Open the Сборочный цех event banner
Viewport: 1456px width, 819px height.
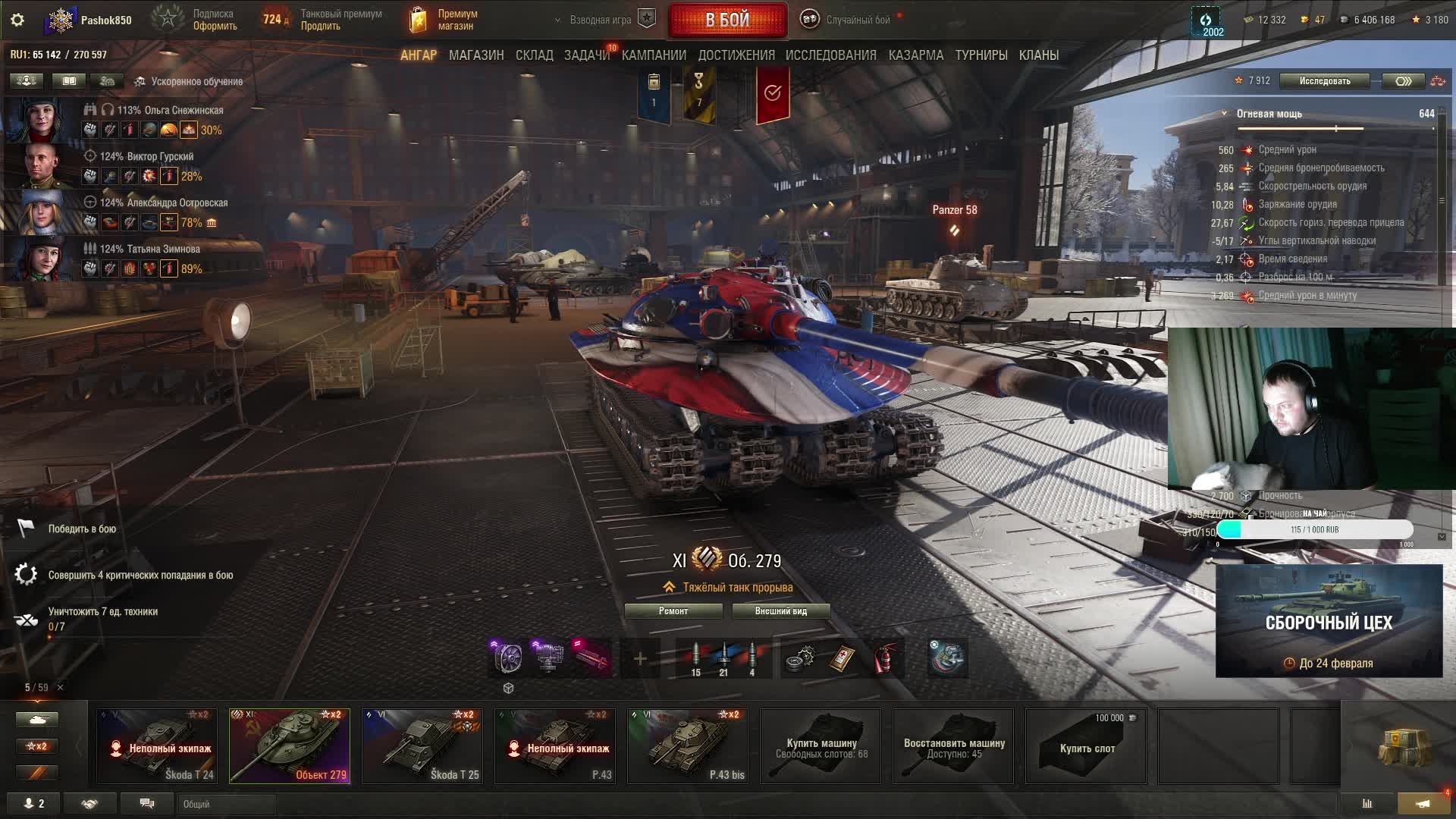1329,620
